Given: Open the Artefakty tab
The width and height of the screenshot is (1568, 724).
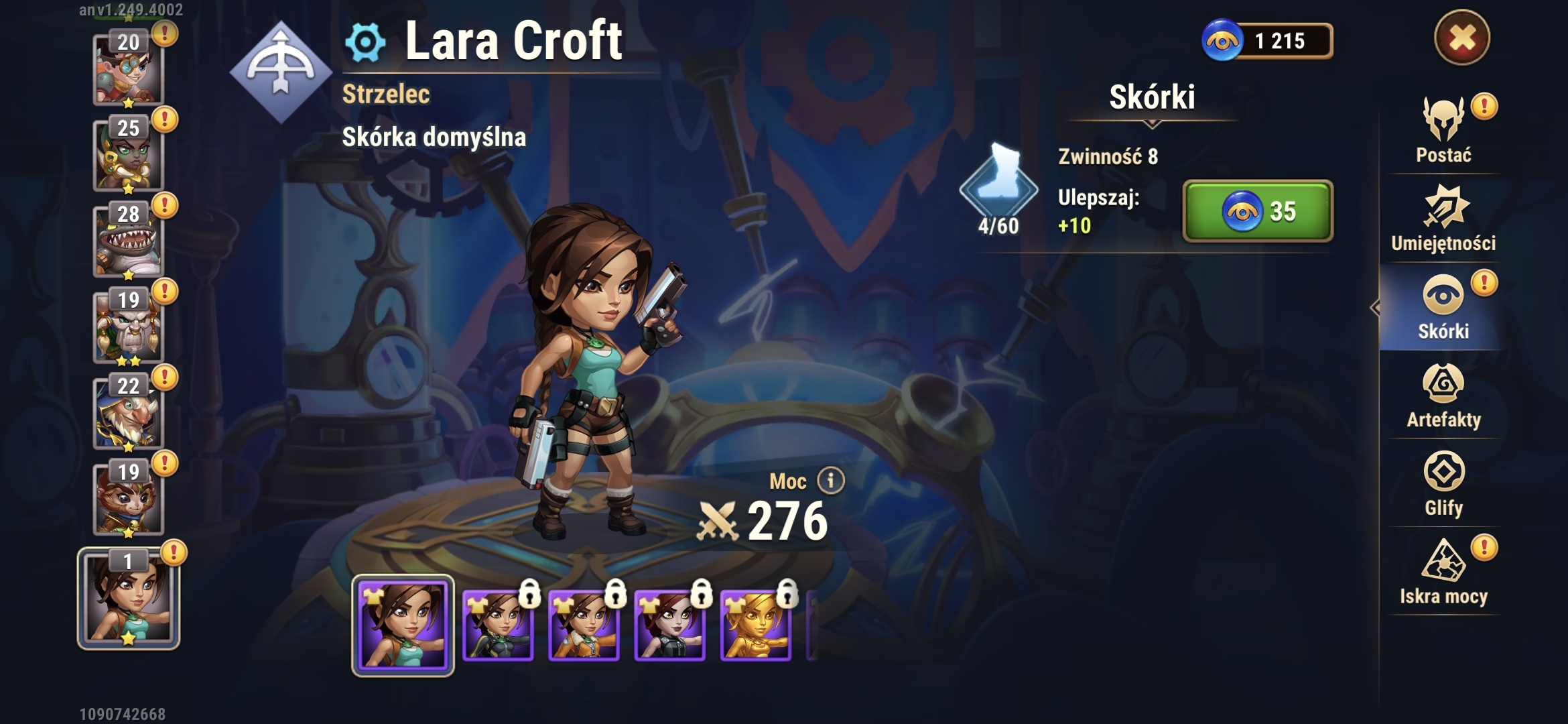Looking at the screenshot, I should coord(1443,396).
